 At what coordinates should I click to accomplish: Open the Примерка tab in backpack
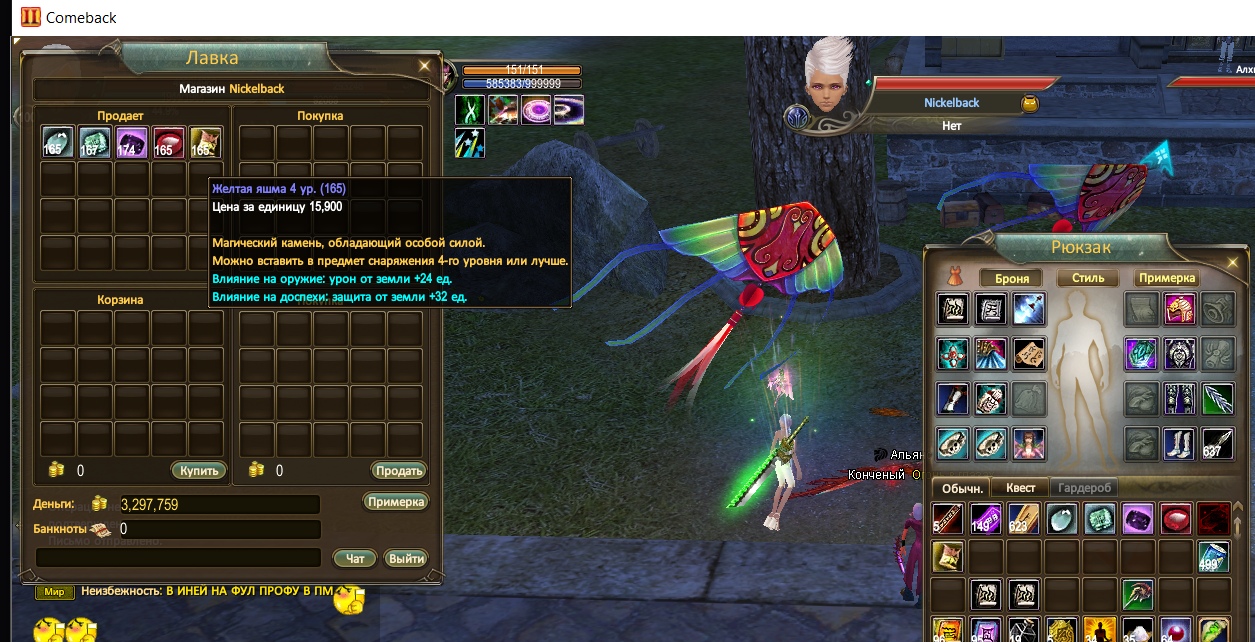coord(1167,278)
